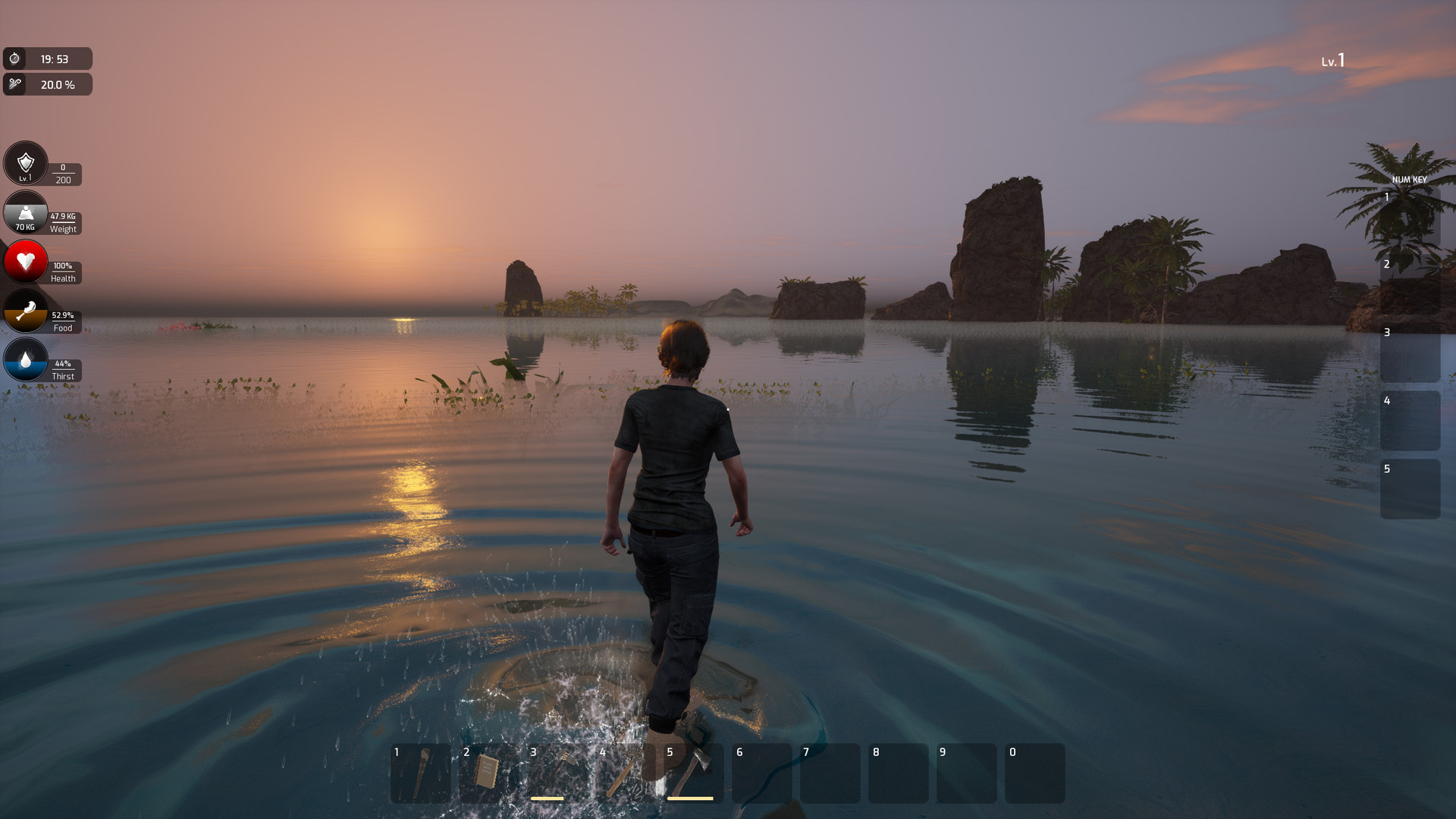Click the yellow durability bar under the axe
Viewport: 1456px width, 819px height.
tap(690, 798)
